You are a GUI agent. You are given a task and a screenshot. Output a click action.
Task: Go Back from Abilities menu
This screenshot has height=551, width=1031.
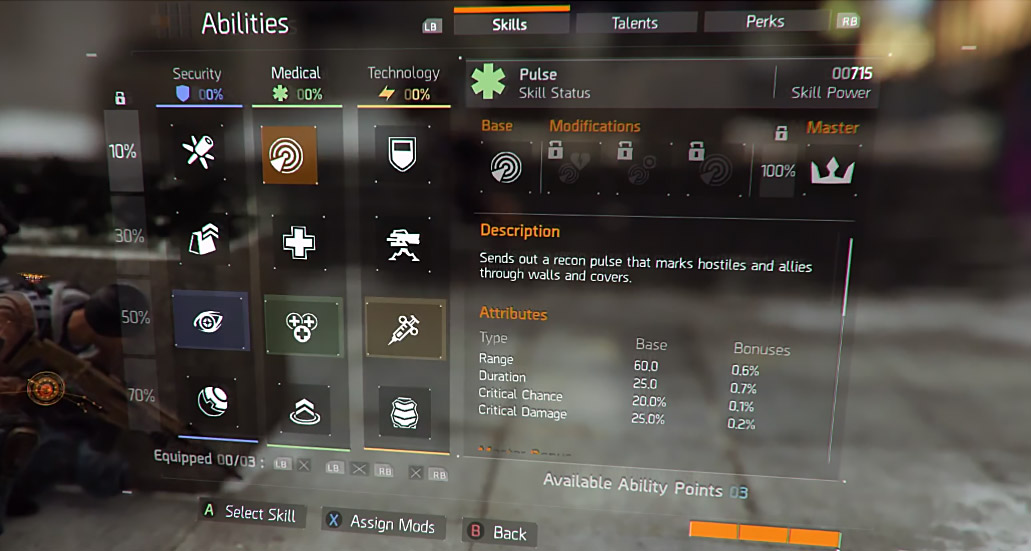pyautogui.click(x=498, y=533)
